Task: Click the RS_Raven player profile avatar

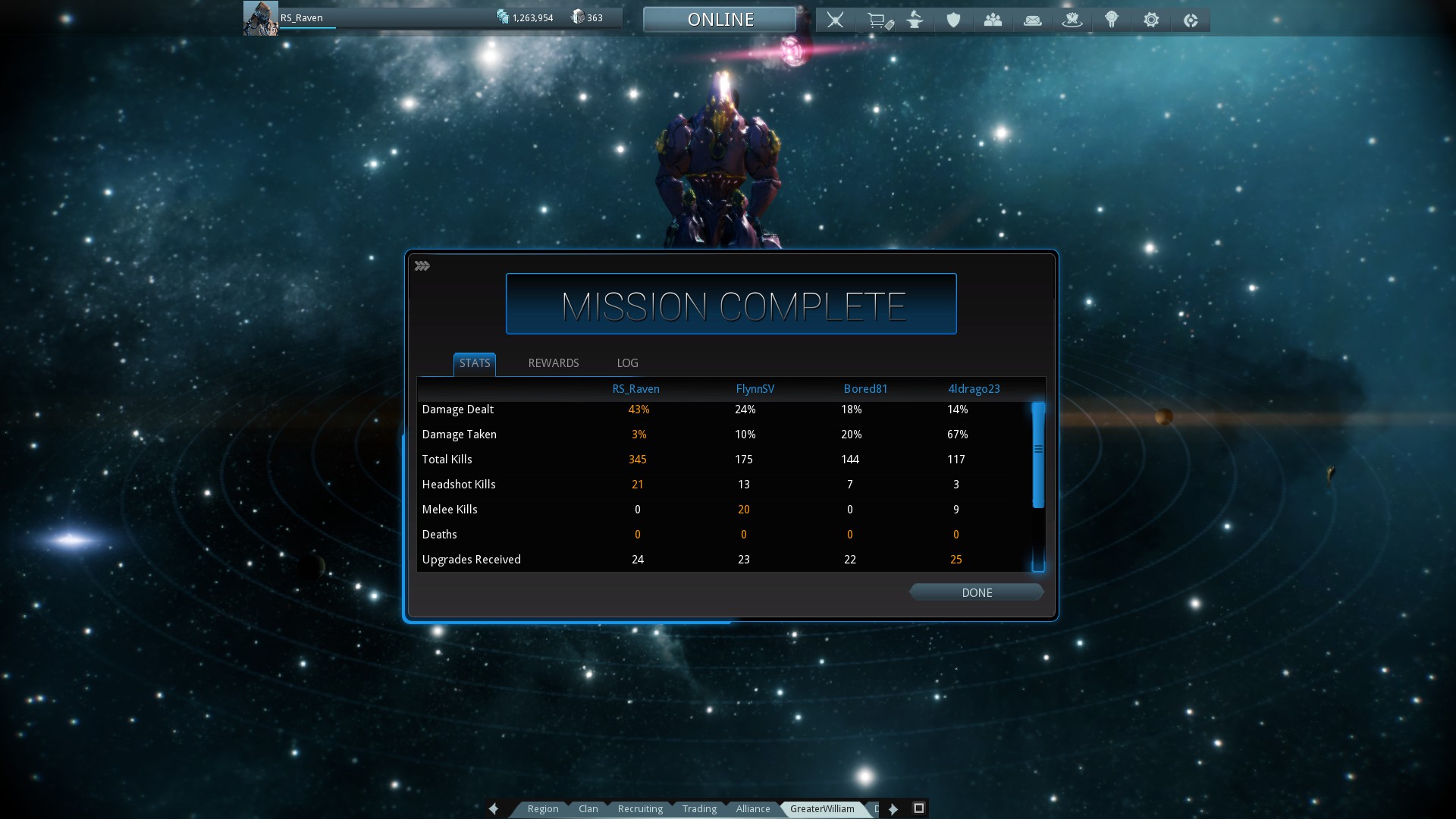Action: click(260, 18)
